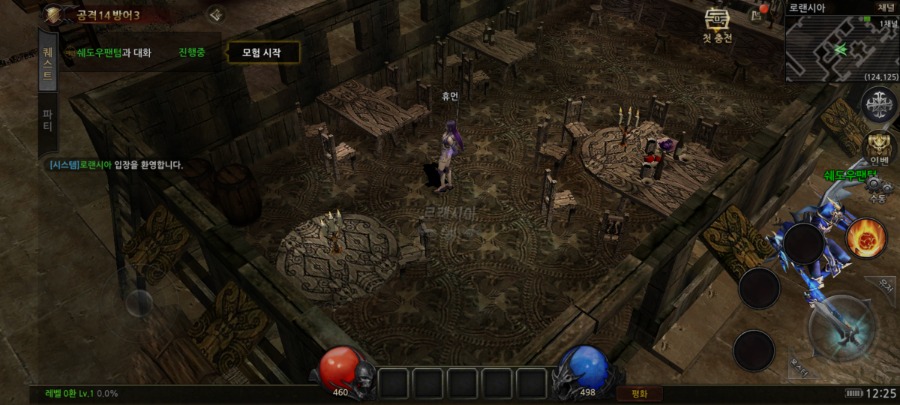The width and height of the screenshot is (900, 405).
Task: Tap the 모험 시작 adventure start button
Action: tap(264, 52)
